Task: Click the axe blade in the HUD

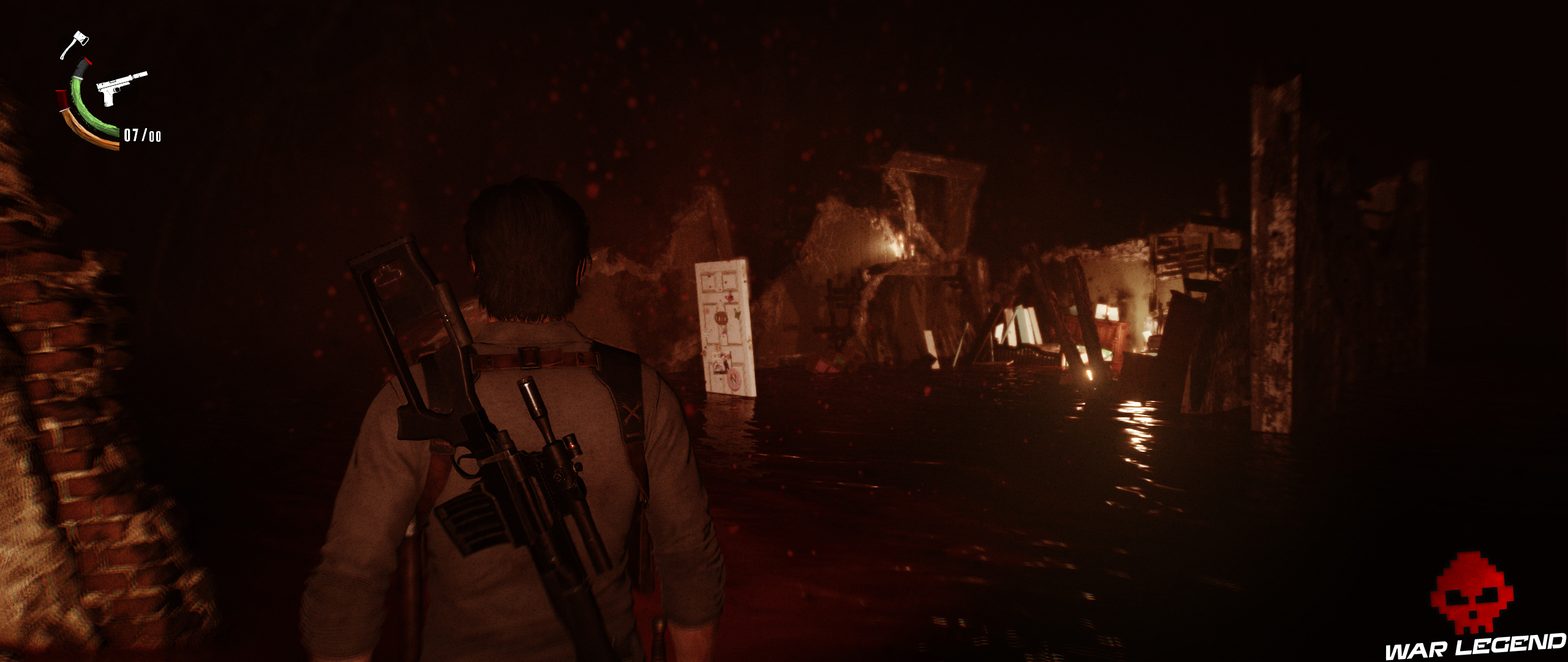Action: [x=81, y=39]
